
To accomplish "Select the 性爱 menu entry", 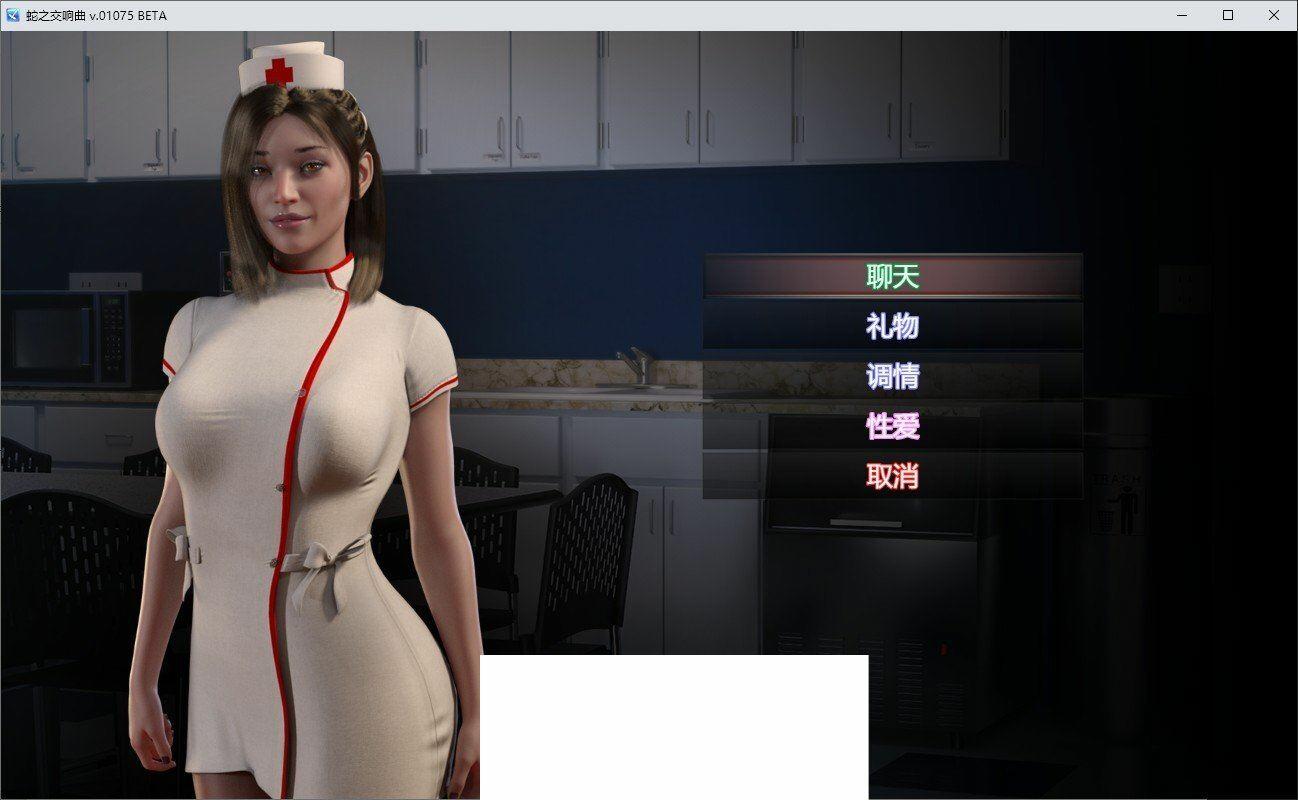I will click(892, 426).
